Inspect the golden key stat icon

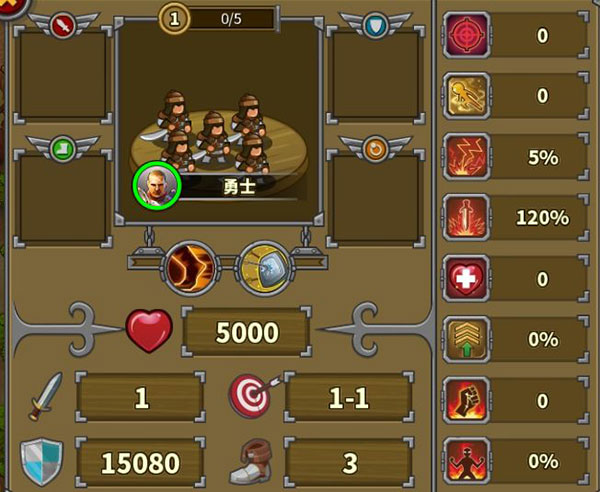coord(466,96)
